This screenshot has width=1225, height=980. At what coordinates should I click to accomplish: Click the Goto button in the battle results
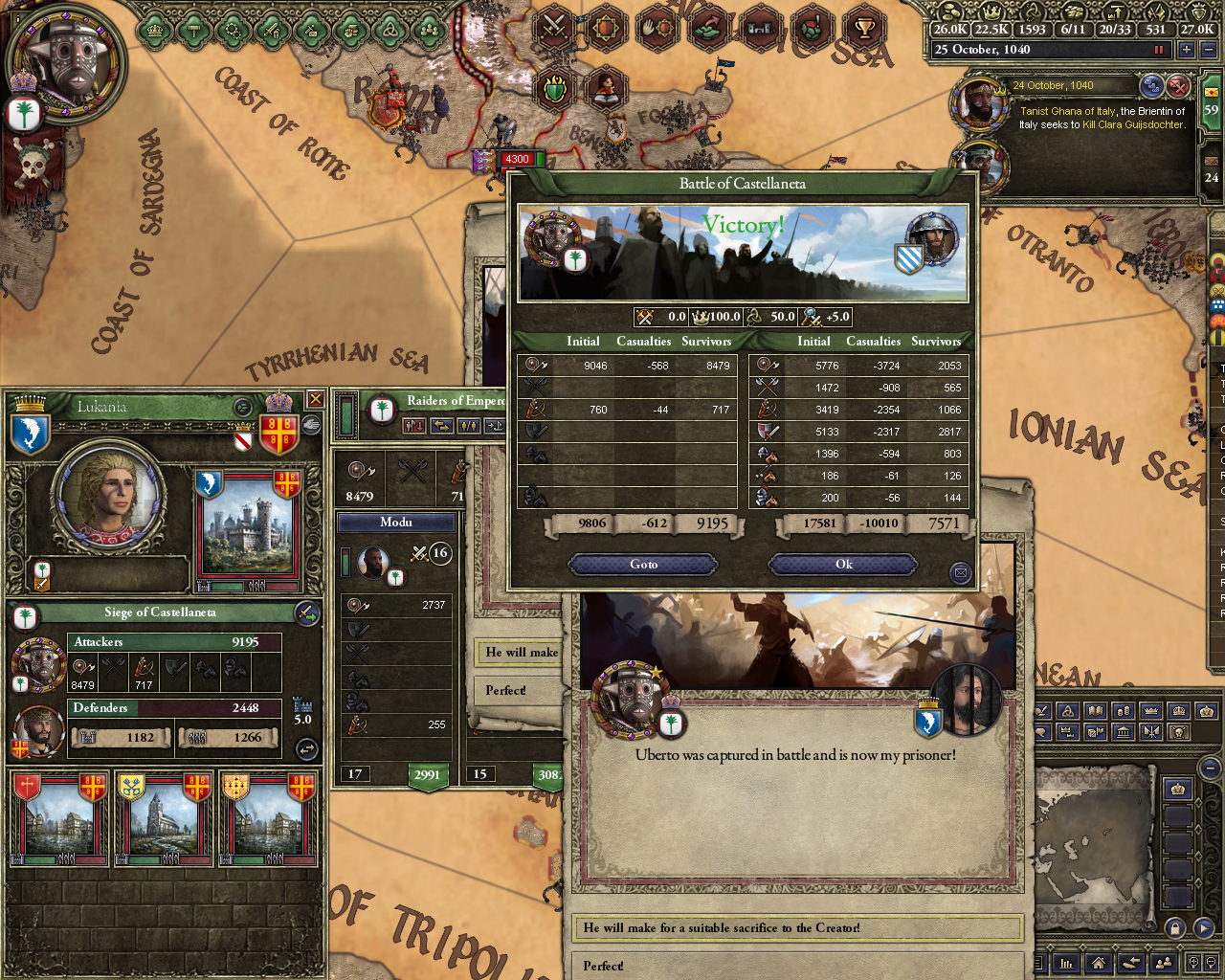642,565
